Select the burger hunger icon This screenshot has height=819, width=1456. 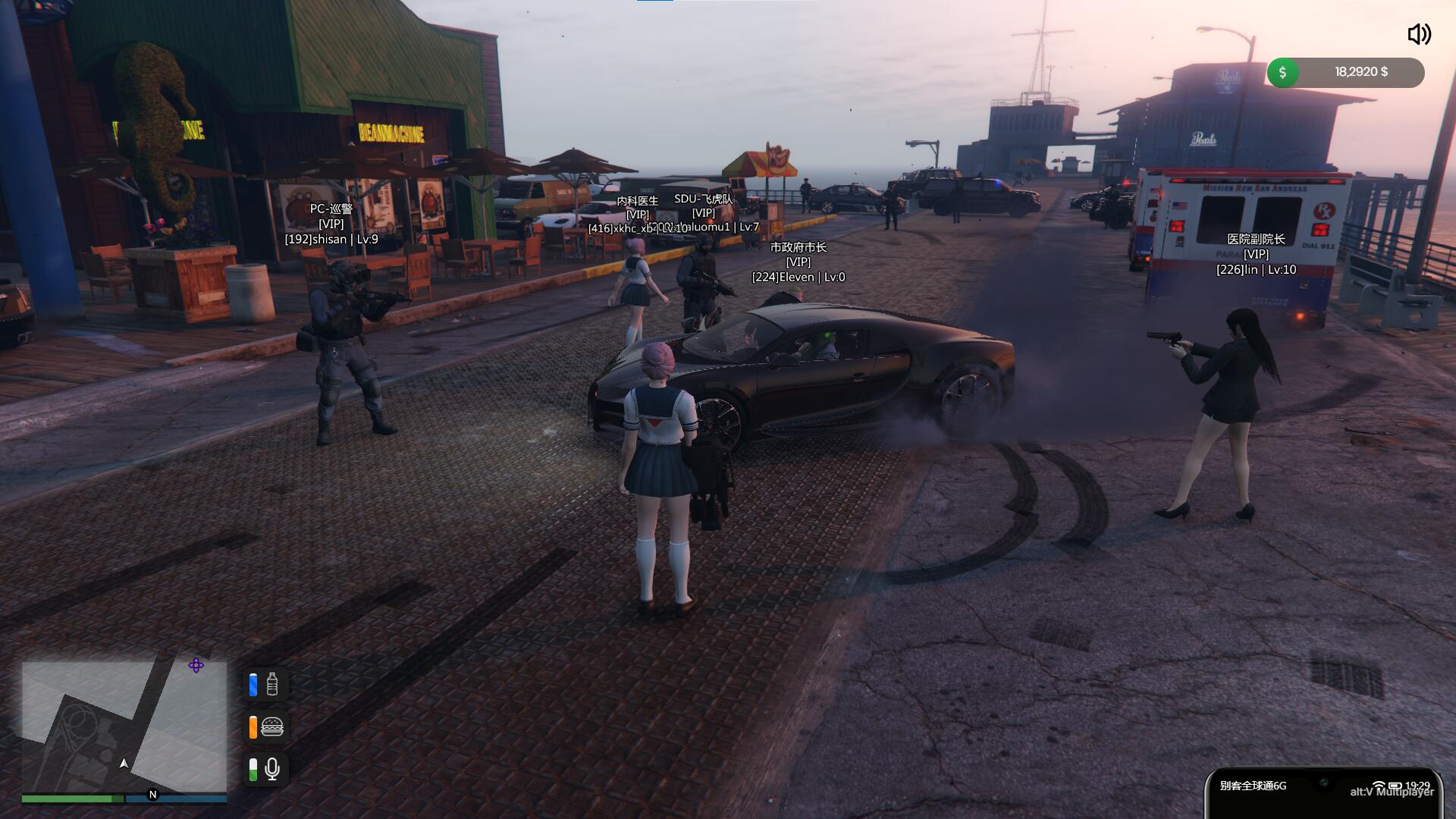coord(272,727)
